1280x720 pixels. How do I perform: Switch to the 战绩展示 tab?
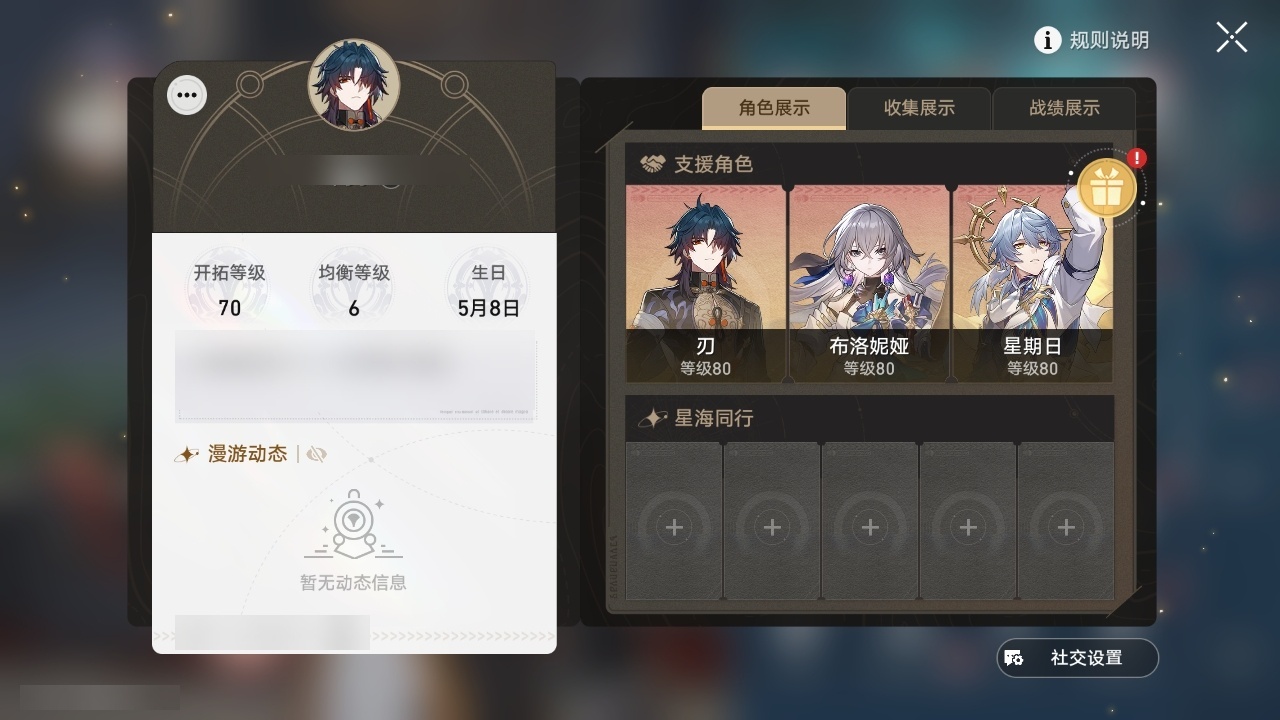coord(1063,108)
